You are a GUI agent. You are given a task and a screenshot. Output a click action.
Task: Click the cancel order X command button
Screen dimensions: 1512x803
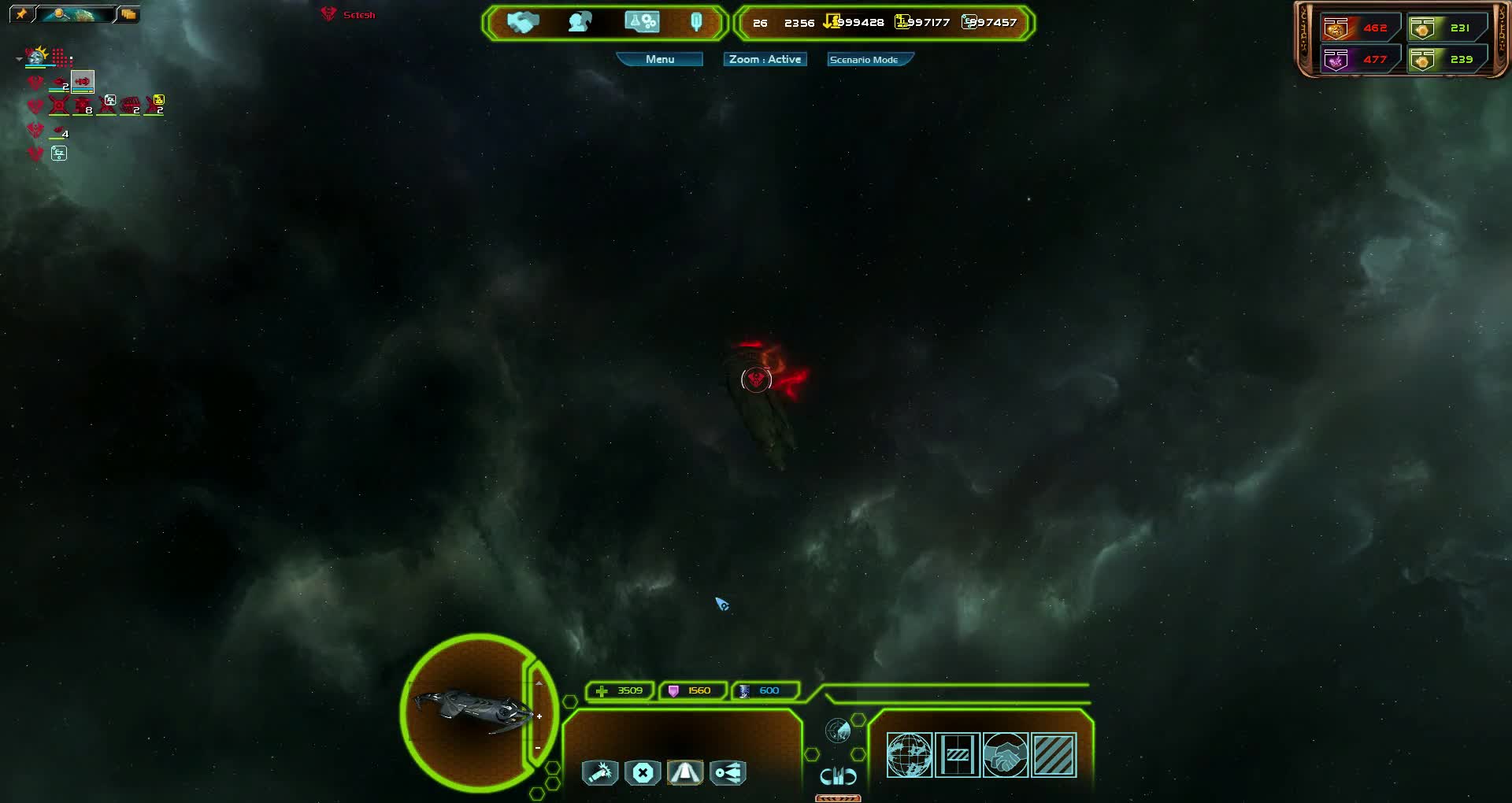[643, 773]
